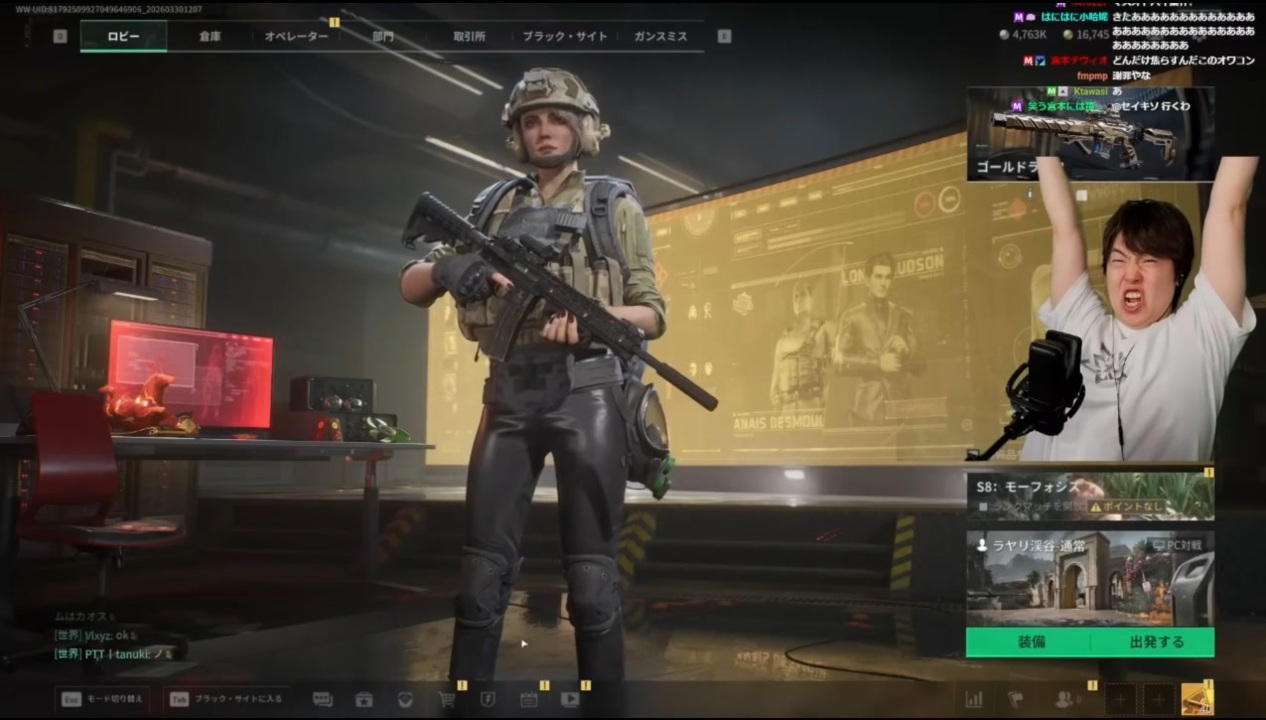Screen dimensions: 1266x720
Task: Go to the 部門 tab
Action: 383,36
